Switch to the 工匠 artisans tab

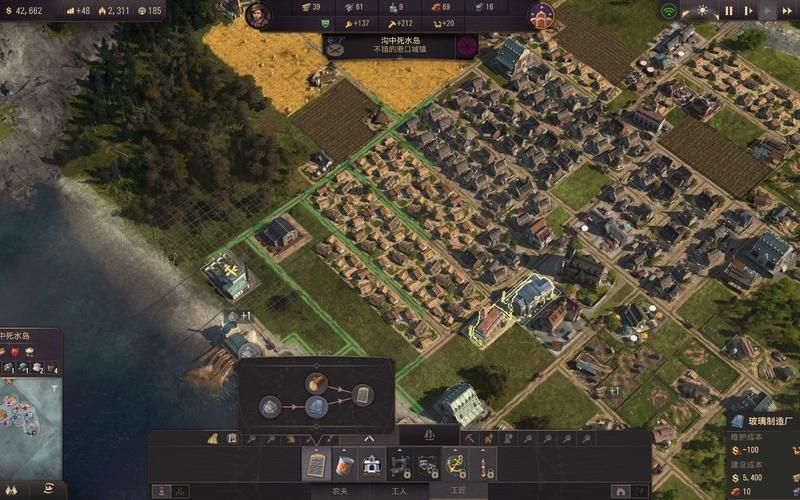[x=457, y=492]
